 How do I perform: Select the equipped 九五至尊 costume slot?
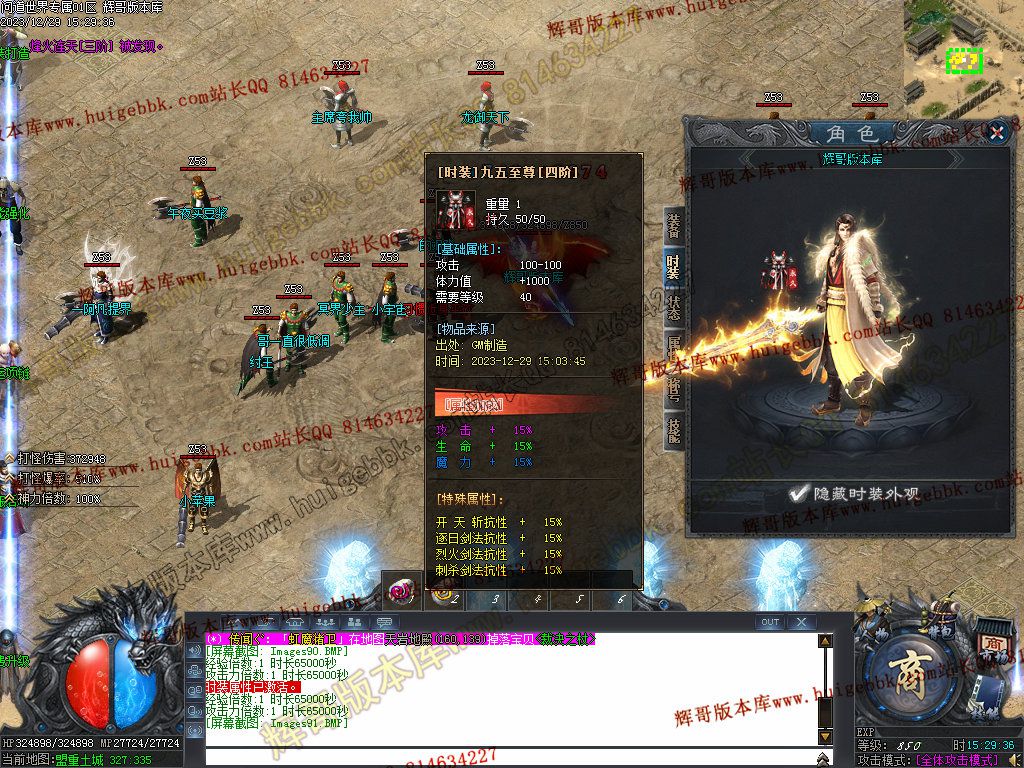click(x=780, y=271)
